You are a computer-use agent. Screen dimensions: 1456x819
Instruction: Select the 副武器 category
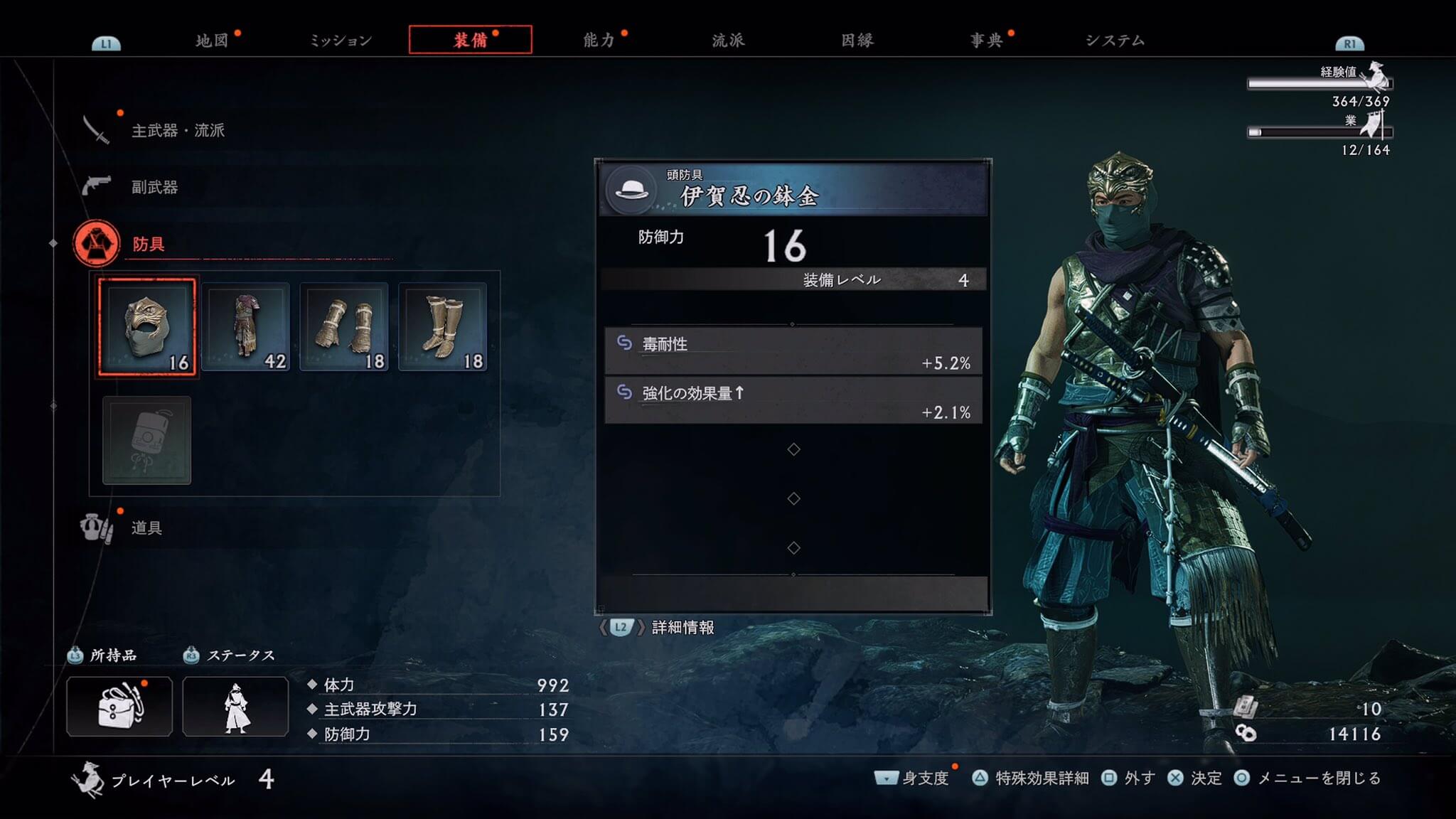click(154, 187)
